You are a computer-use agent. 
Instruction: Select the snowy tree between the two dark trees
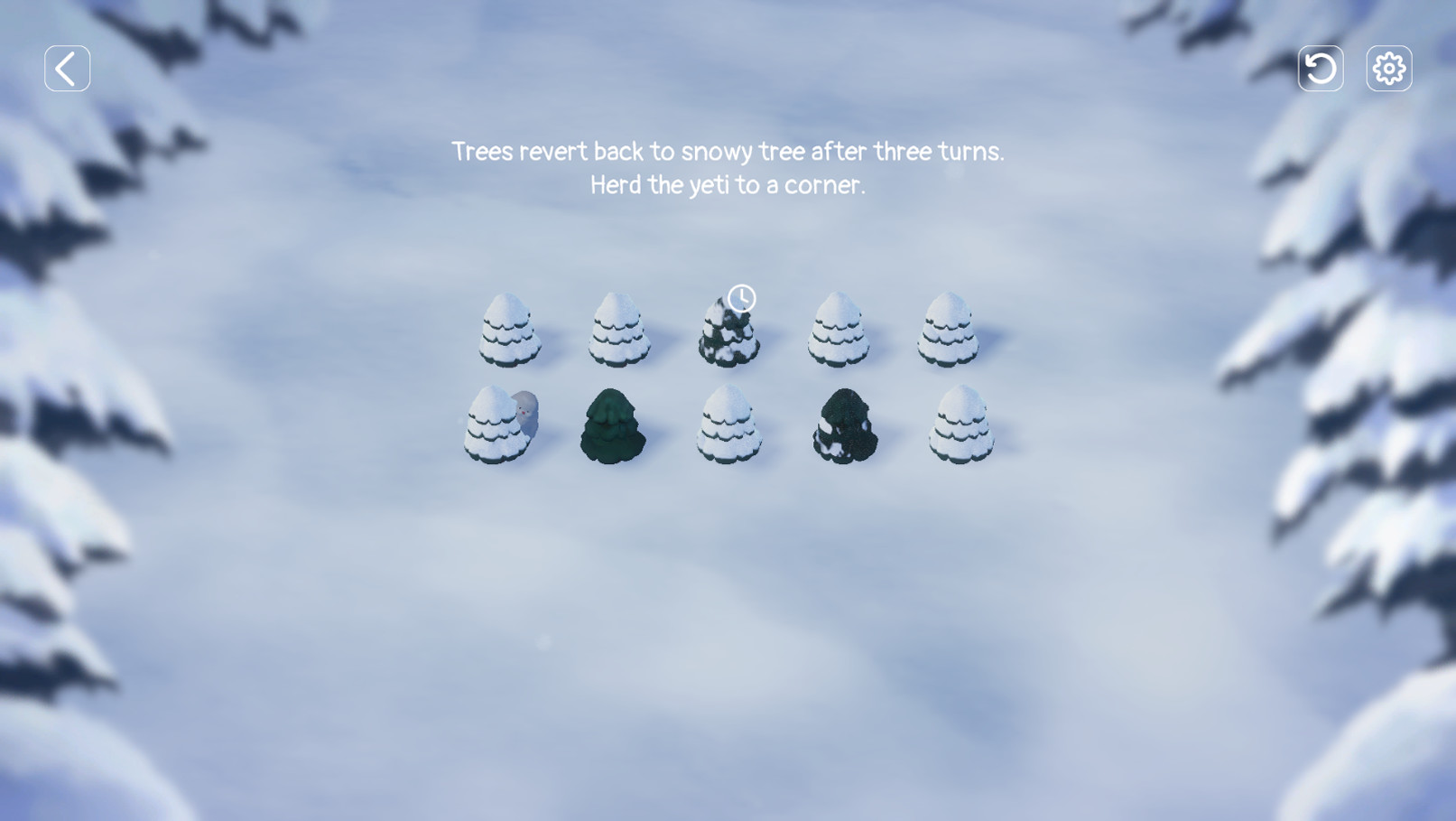(x=729, y=424)
